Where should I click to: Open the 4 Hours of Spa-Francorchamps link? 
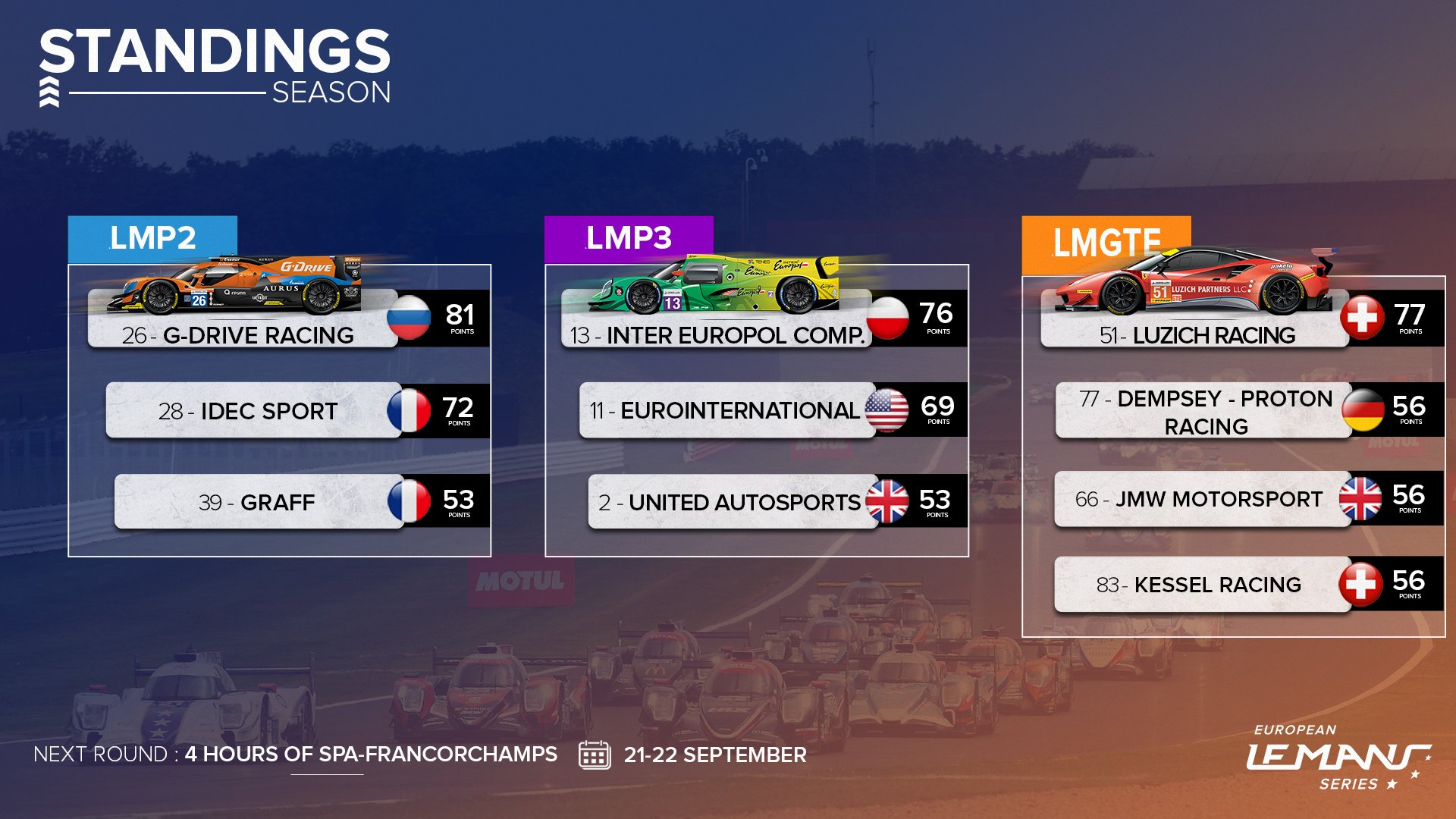[371, 755]
